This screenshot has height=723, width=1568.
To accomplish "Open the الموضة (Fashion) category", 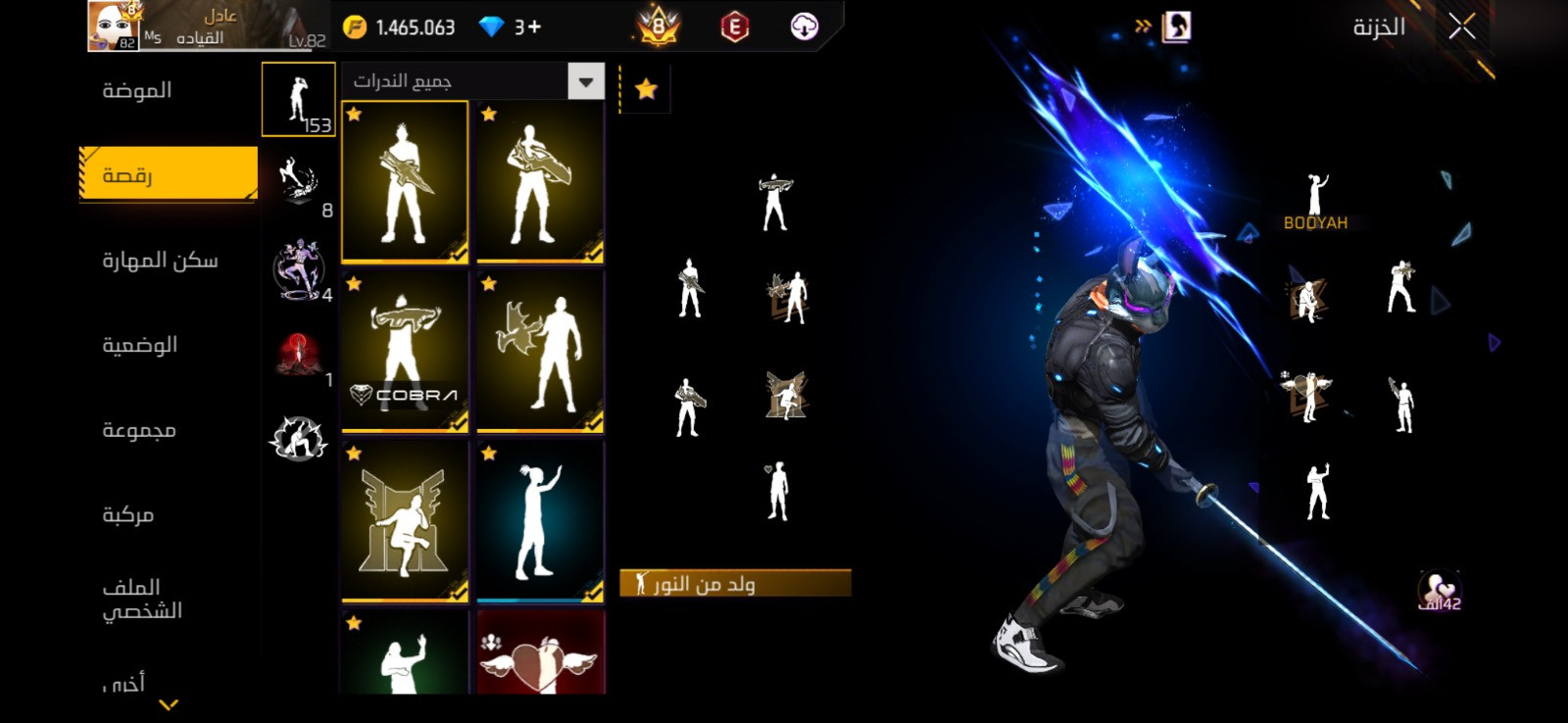I will click(137, 90).
